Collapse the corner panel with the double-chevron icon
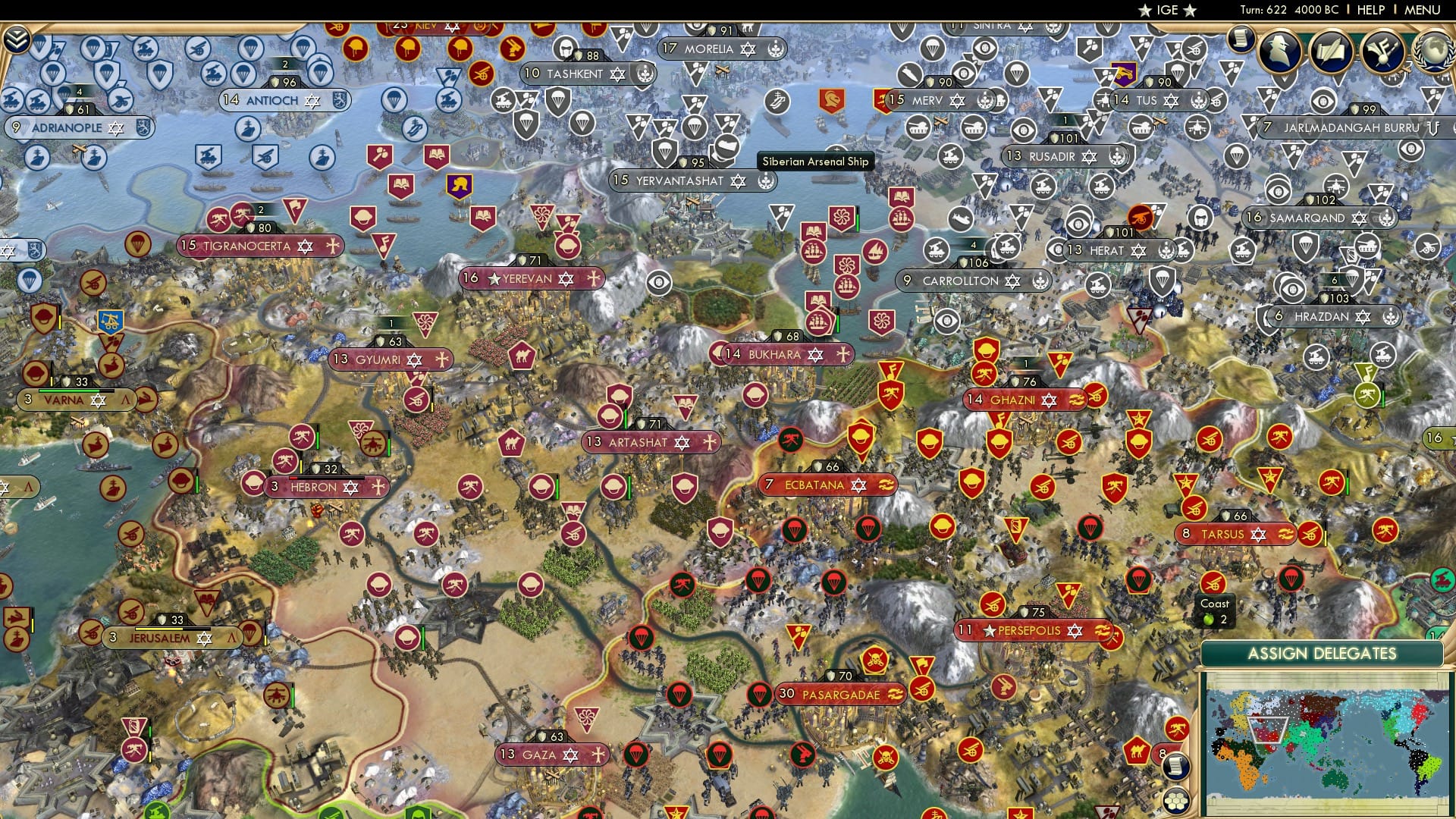Viewport: 1456px width, 819px height. coord(17,38)
